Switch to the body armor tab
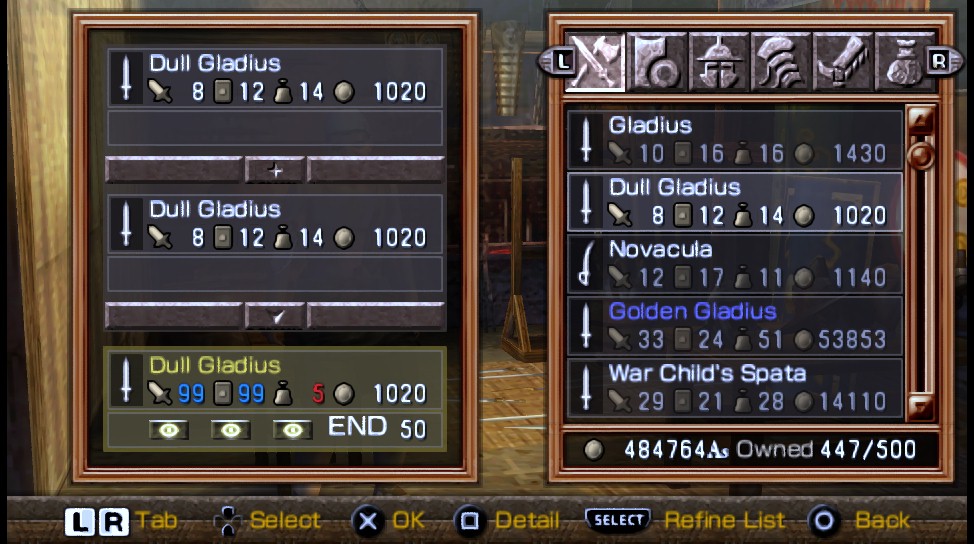The width and height of the screenshot is (974, 544). coord(781,62)
